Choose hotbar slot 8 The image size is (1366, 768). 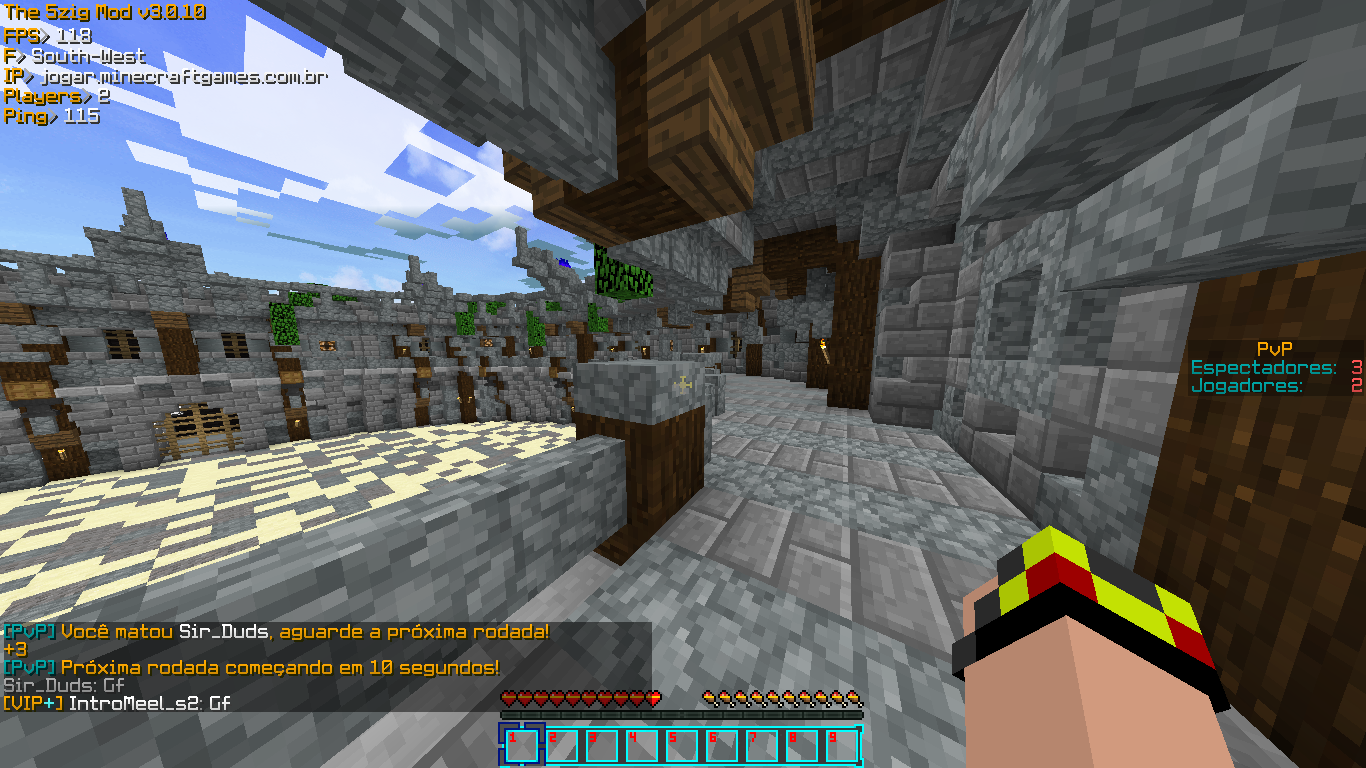click(x=802, y=746)
